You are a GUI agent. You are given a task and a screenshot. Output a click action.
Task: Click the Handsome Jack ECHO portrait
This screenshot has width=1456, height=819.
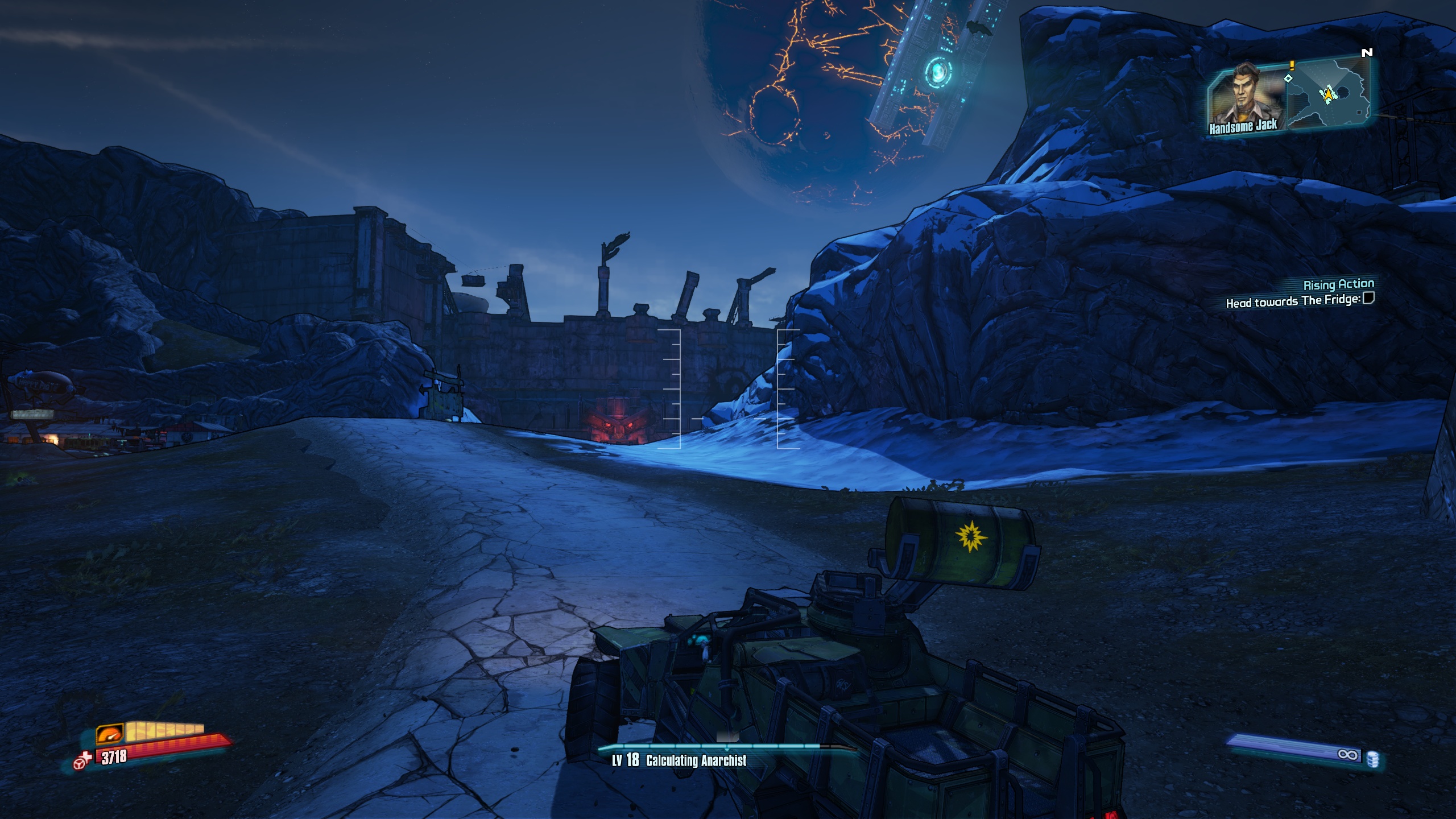coord(1246,97)
